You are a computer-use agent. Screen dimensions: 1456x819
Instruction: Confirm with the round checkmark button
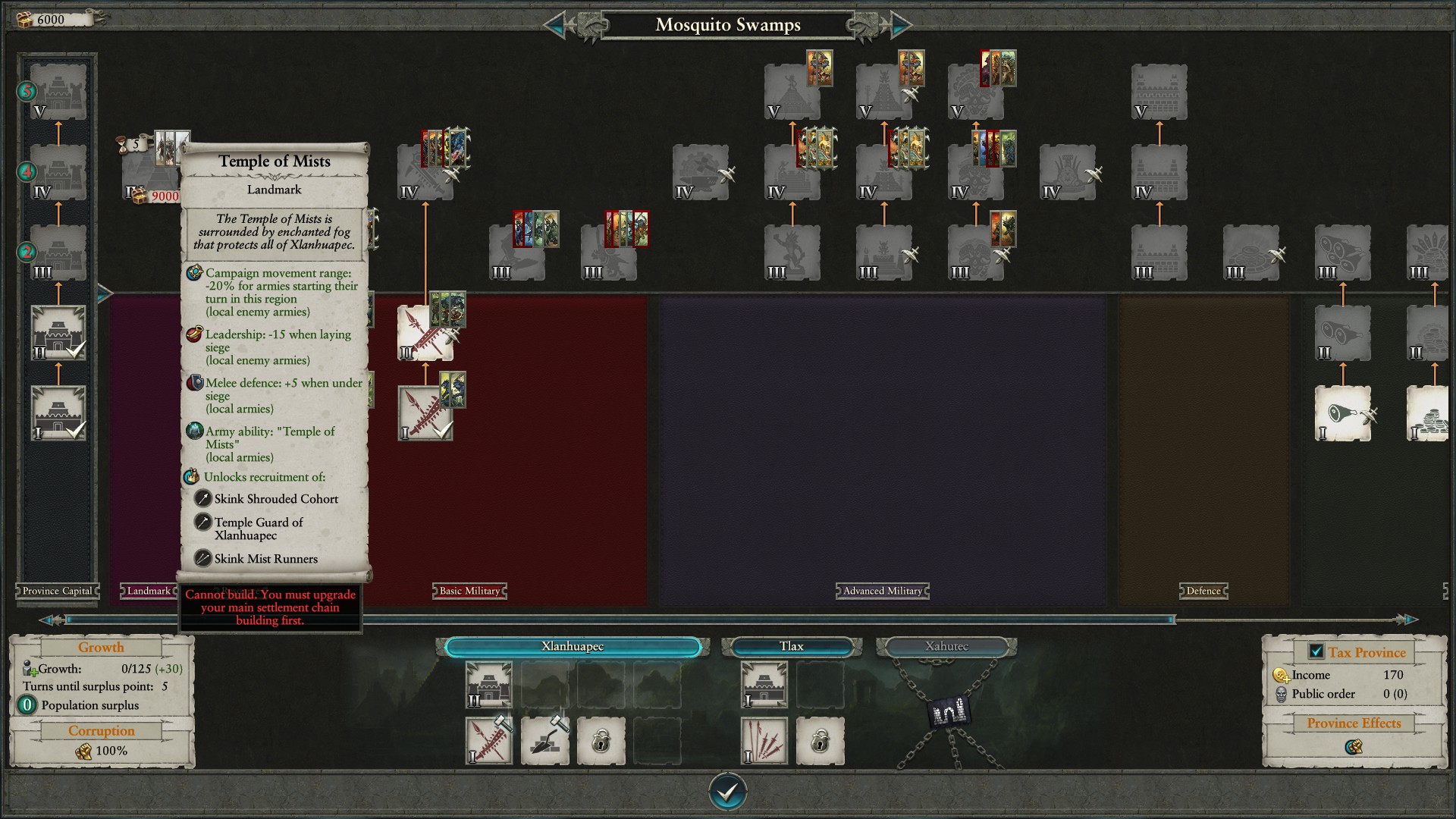point(727,792)
